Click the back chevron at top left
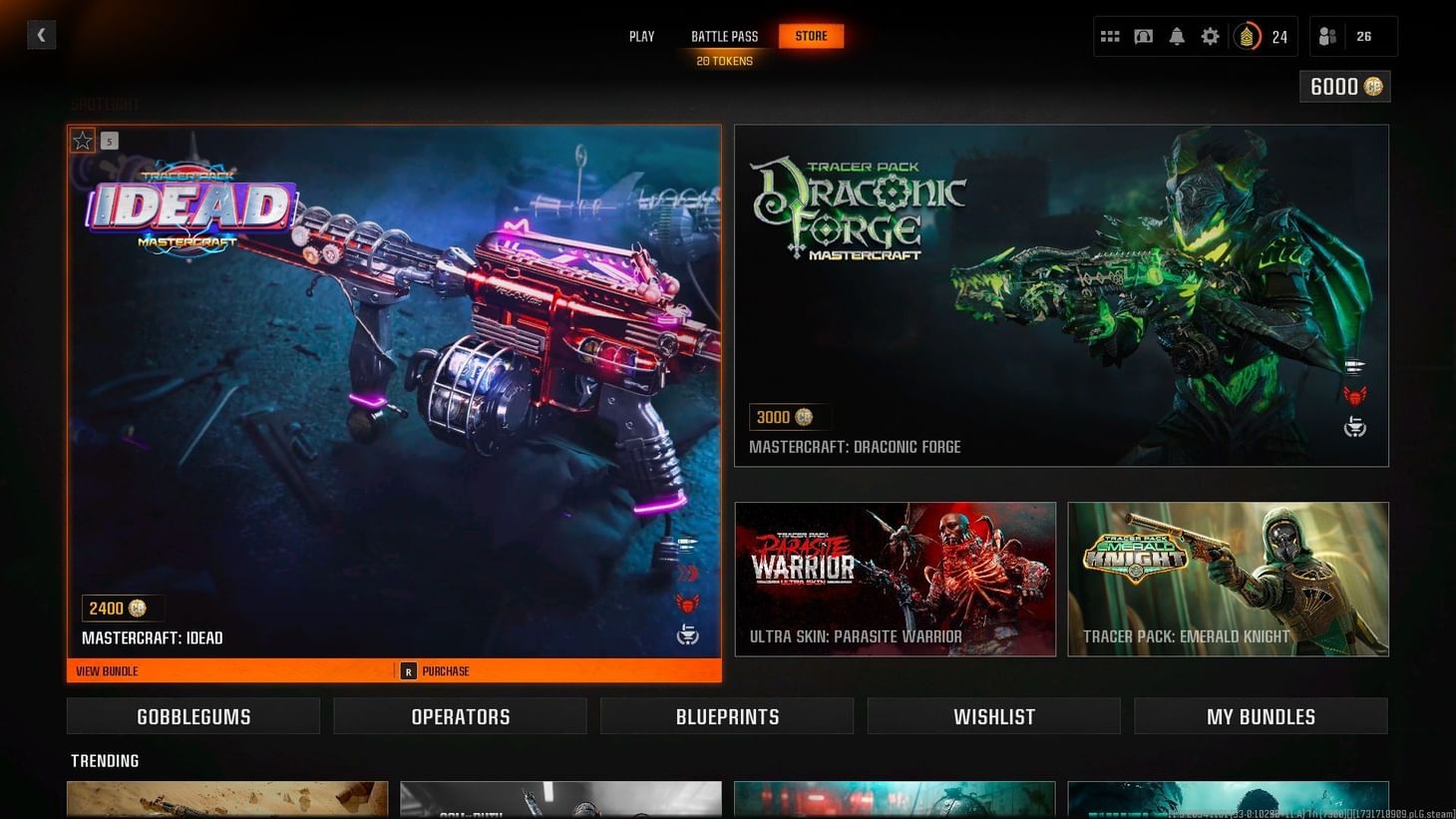1456x819 pixels. (41, 34)
